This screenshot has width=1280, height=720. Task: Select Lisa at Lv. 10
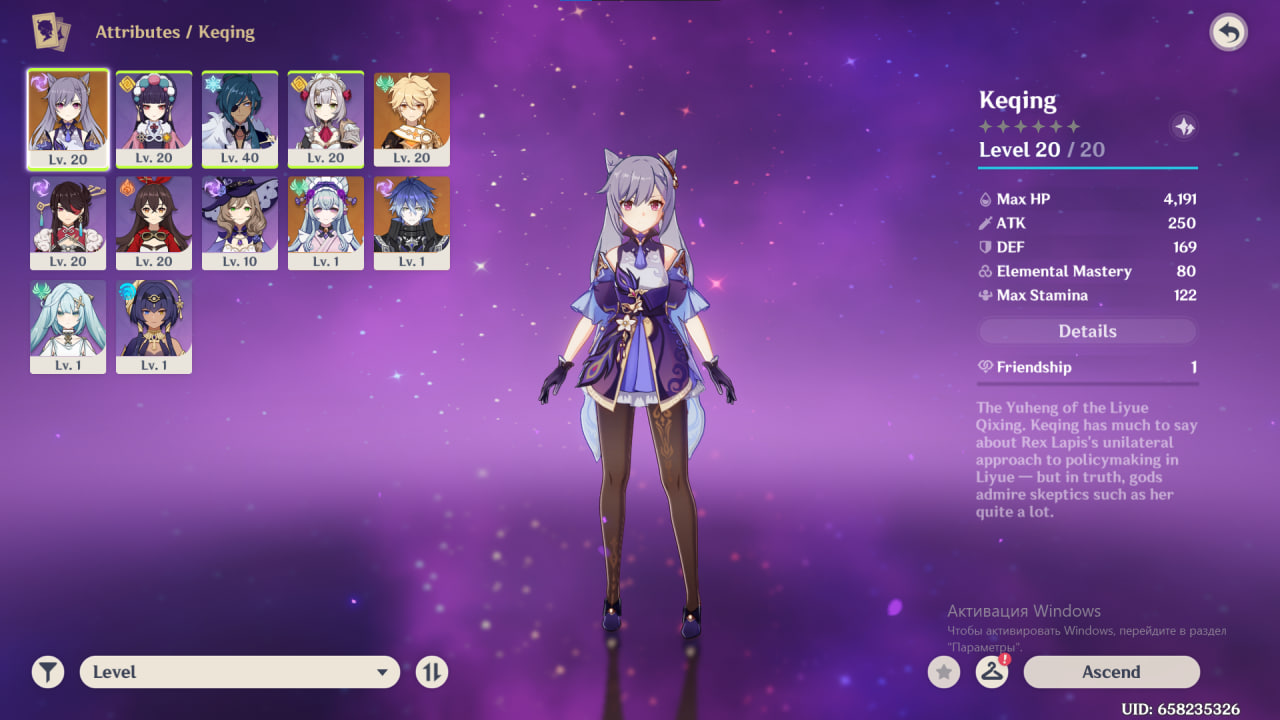[240, 222]
